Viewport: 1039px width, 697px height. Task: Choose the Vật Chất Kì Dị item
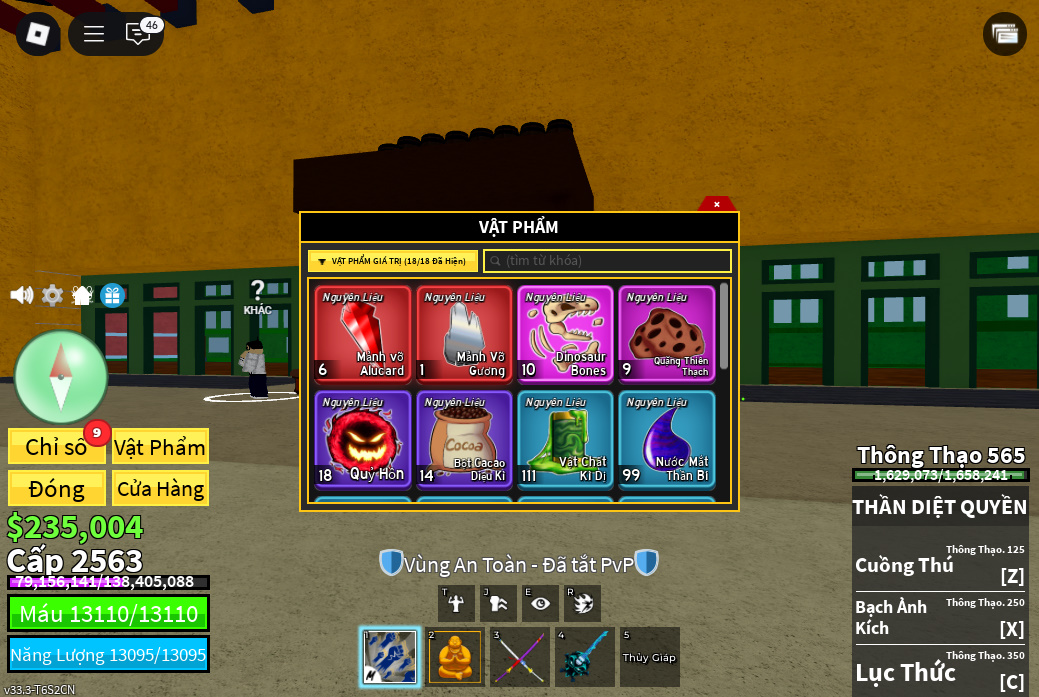click(x=565, y=439)
